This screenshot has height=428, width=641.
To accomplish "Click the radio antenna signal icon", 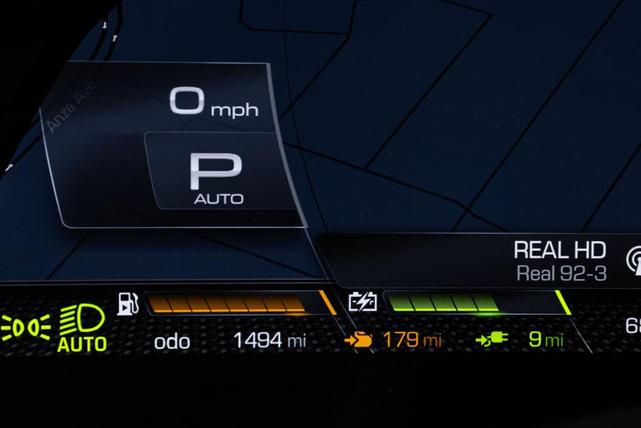I will point(633,260).
